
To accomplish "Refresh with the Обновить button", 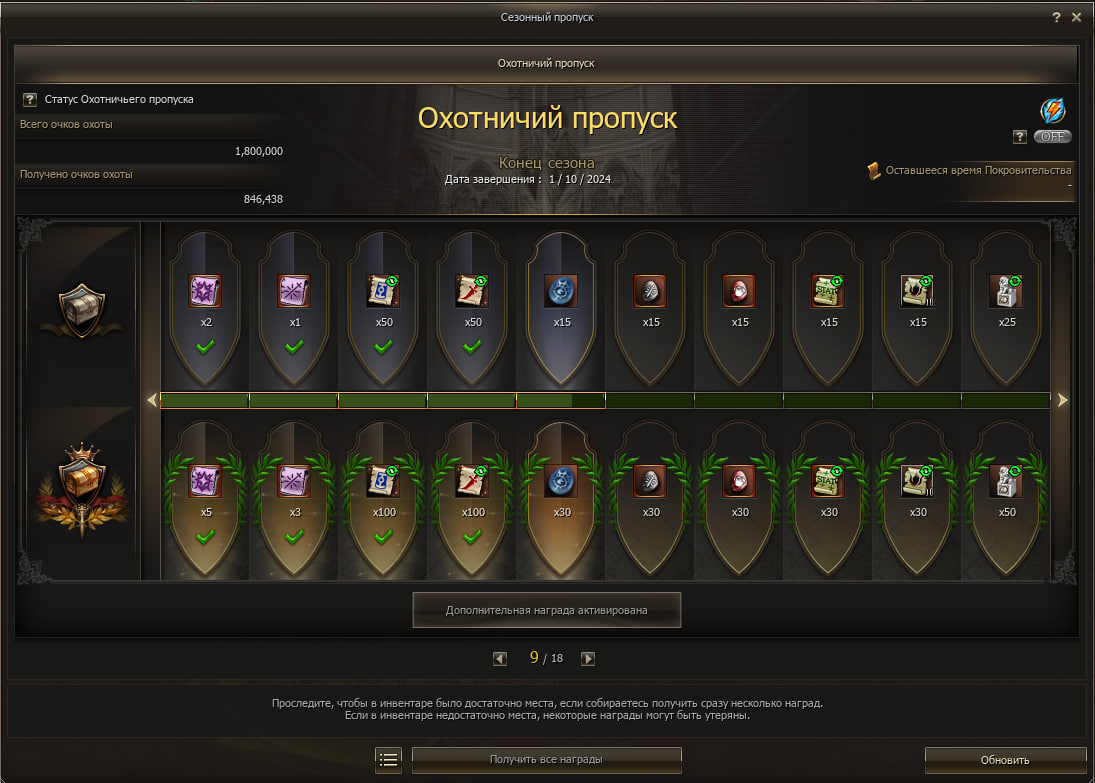I will point(1004,760).
